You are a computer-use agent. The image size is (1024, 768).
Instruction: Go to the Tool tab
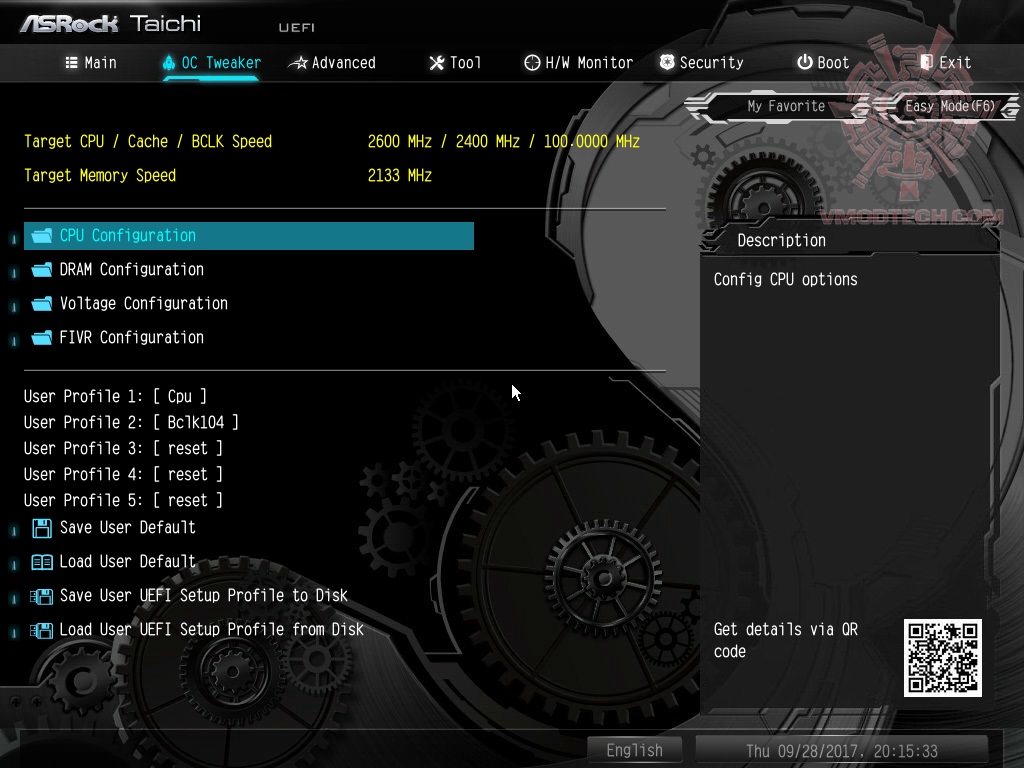pos(455,63)
